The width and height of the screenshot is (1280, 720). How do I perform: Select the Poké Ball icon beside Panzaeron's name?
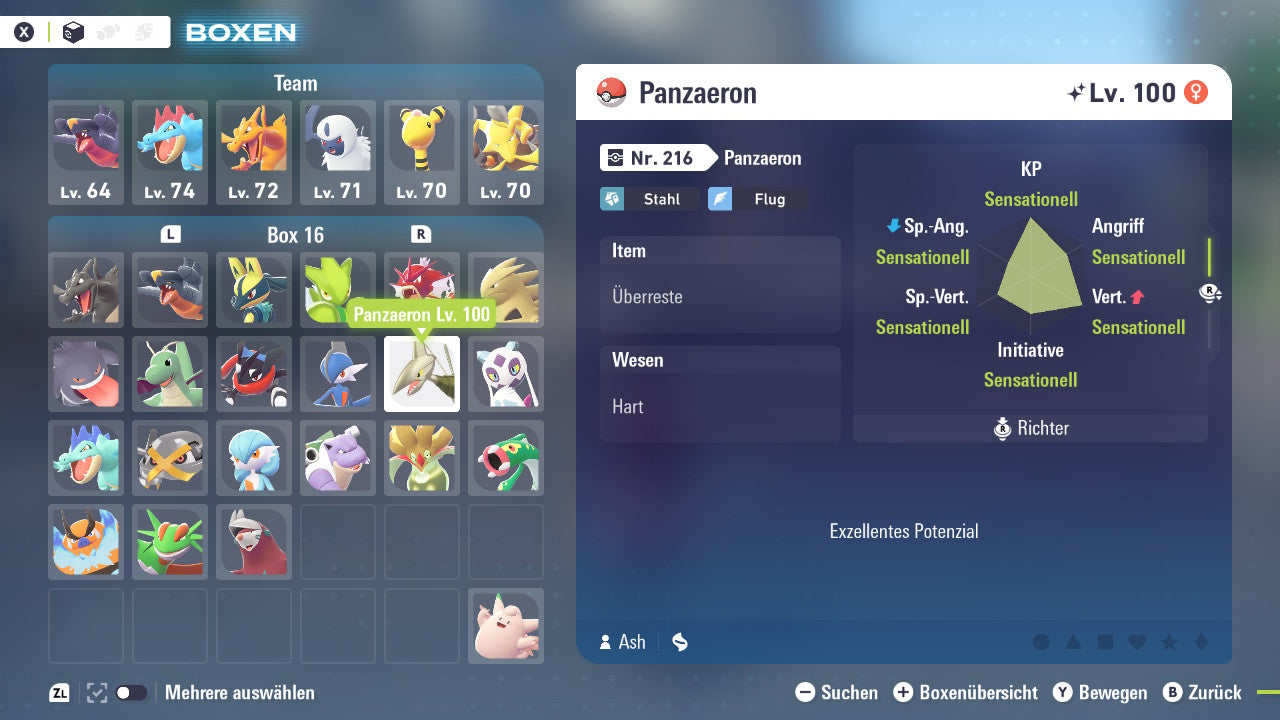point(612,92)
